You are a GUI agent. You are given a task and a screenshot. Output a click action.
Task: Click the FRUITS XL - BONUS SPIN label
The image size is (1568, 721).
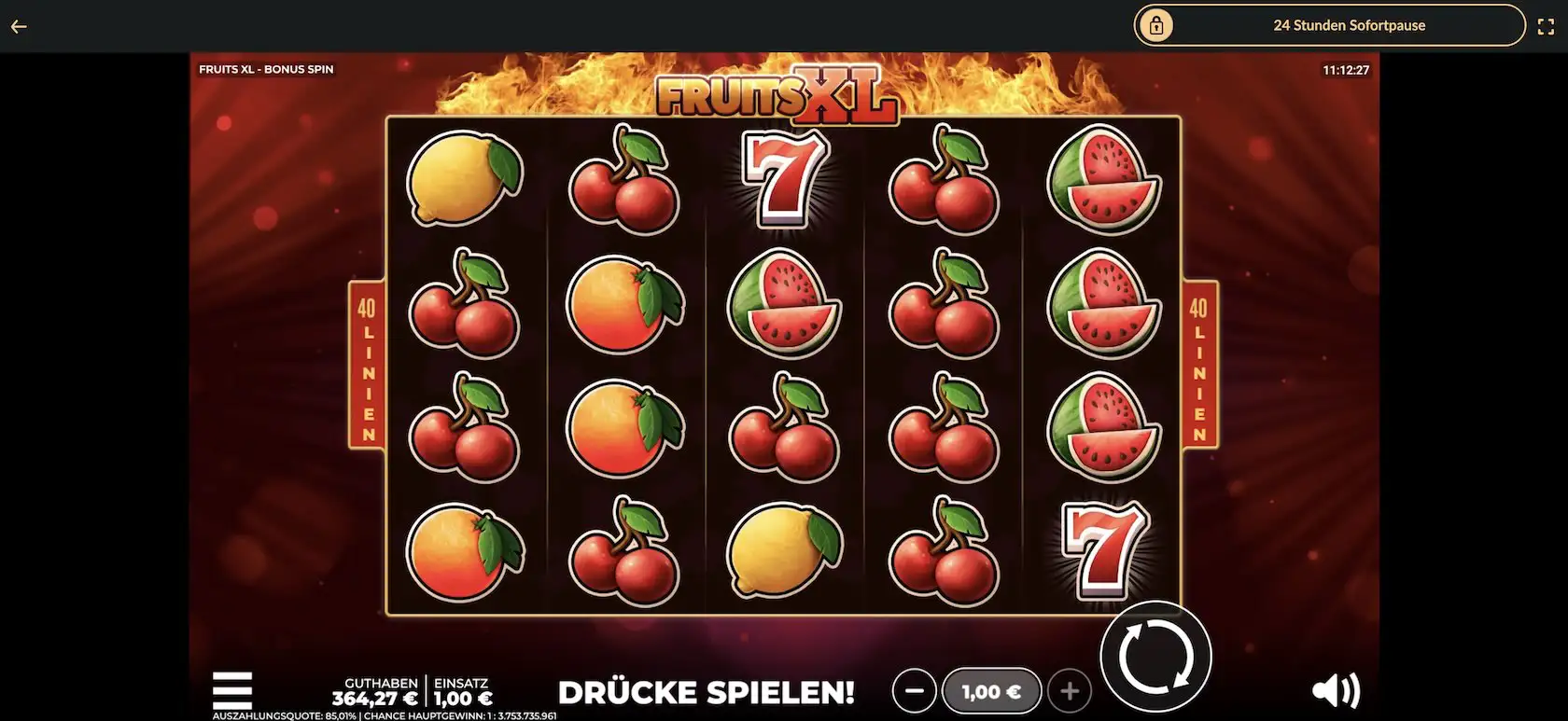pos(265,68)
